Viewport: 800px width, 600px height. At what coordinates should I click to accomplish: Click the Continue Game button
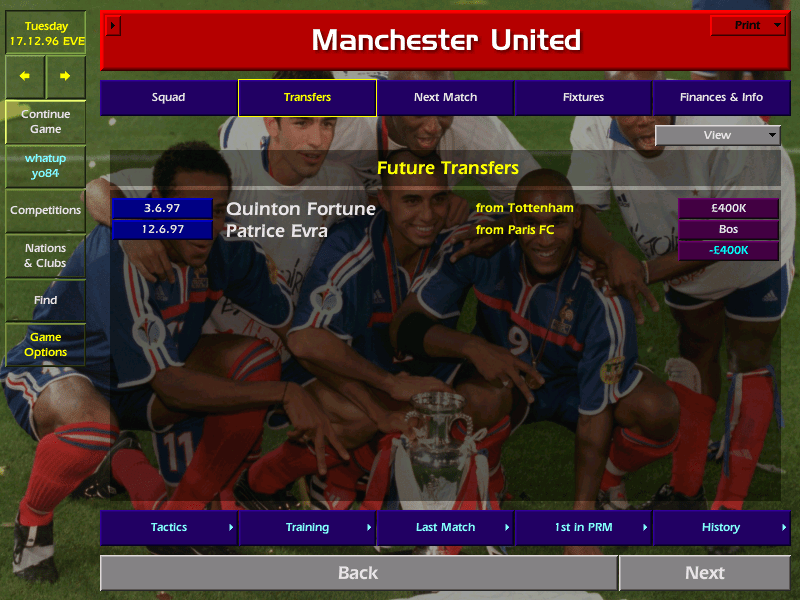(45, 121)
